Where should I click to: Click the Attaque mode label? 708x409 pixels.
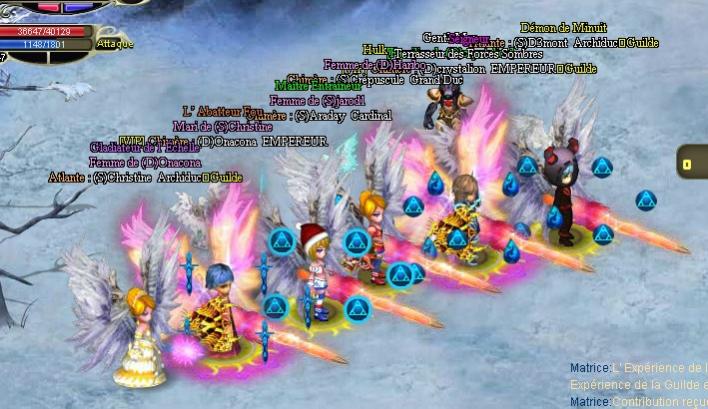(115, 44)
